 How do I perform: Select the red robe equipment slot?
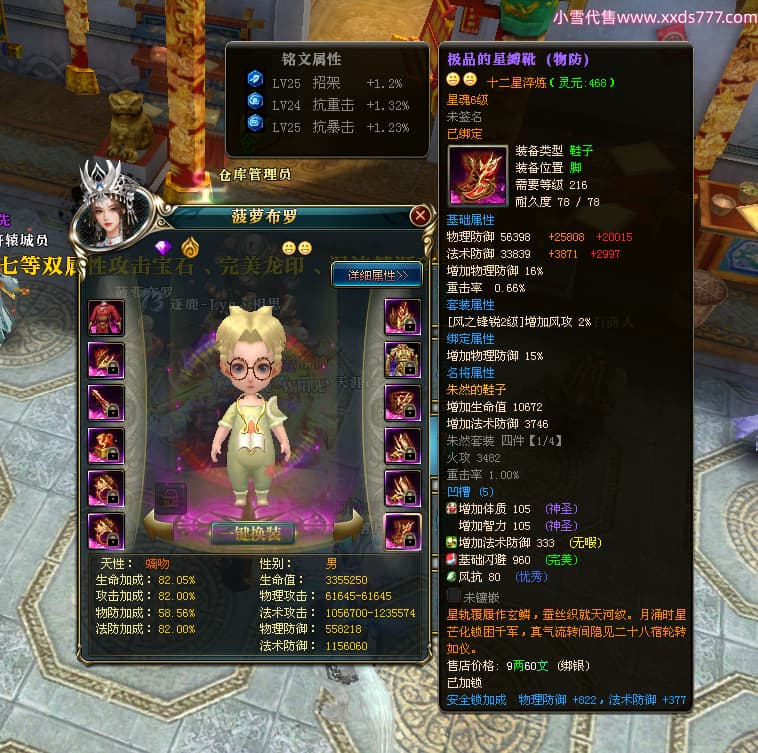106,317
